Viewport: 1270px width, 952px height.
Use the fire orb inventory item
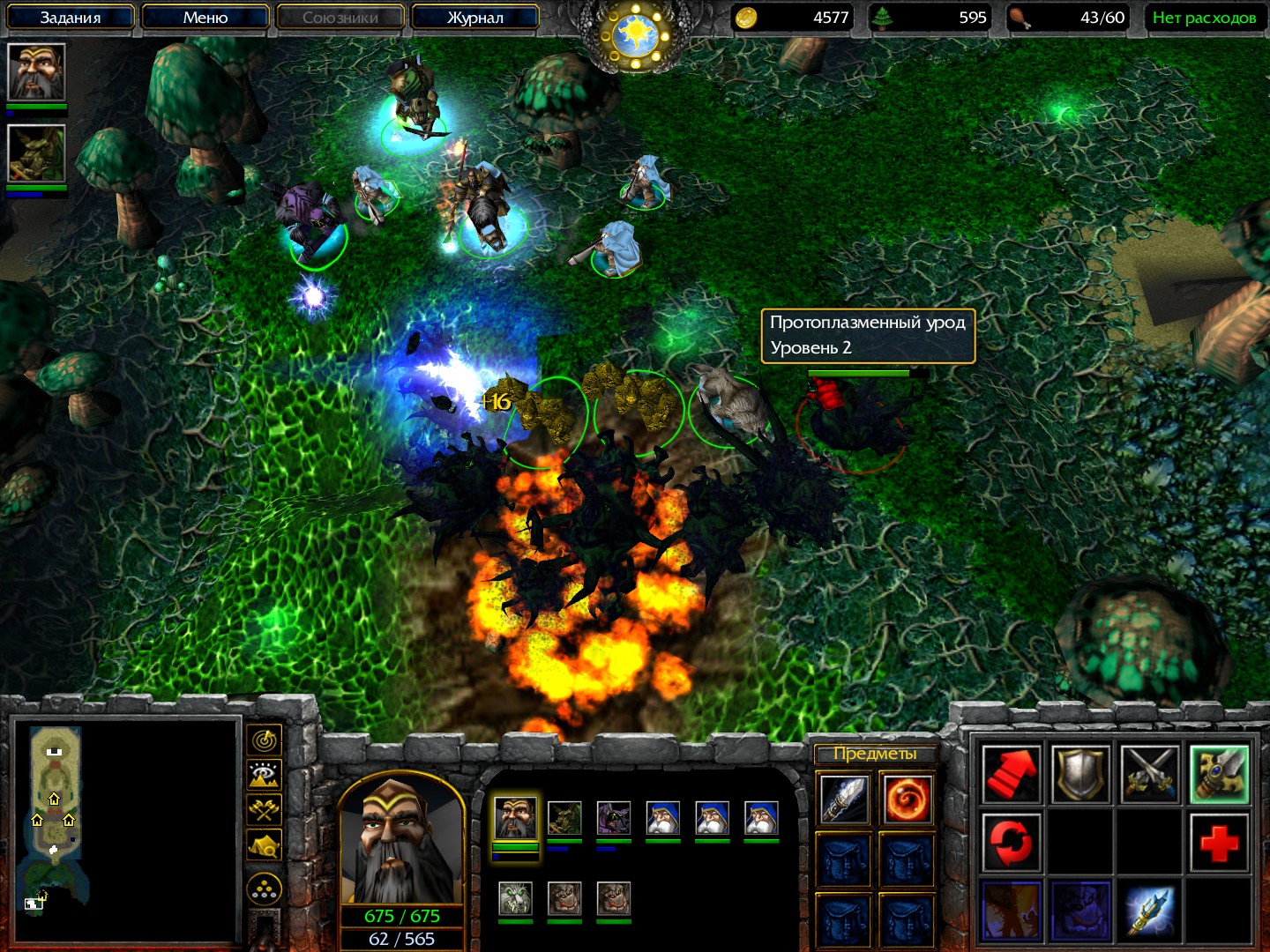tap(906, 800)
